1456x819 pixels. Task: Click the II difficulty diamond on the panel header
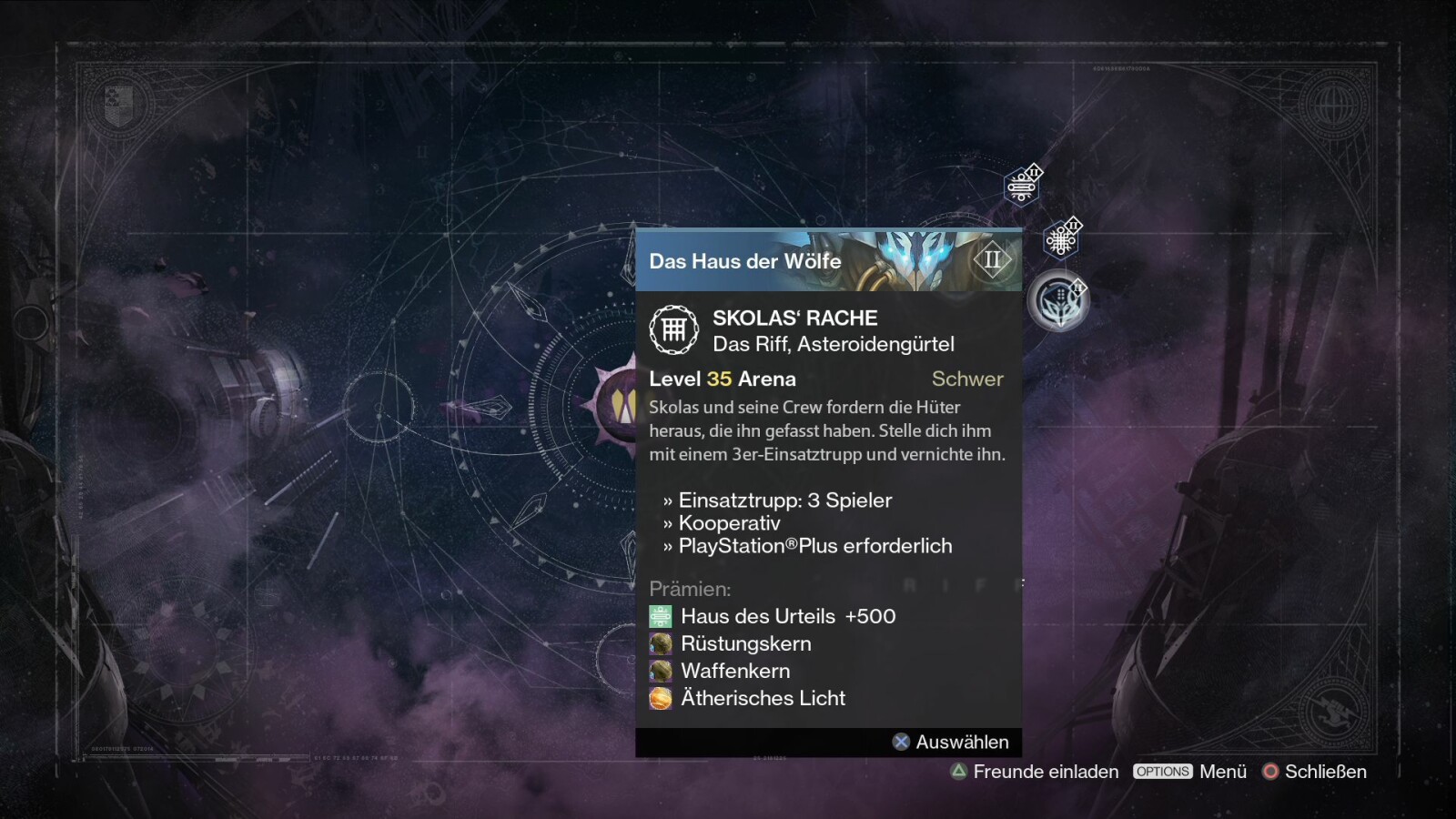[x=994, y=260]
